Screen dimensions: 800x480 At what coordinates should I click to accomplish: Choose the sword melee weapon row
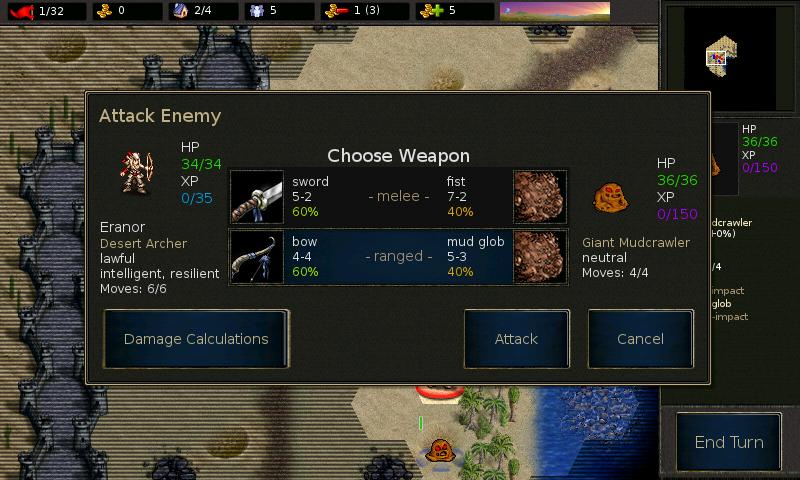coord(399,197)
